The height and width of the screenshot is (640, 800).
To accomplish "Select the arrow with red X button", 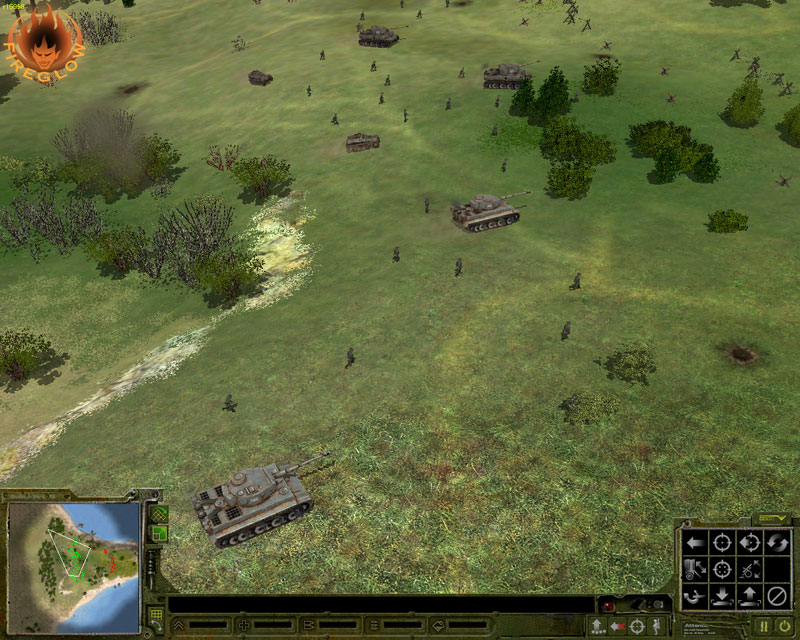I will [x=616, y=627].
